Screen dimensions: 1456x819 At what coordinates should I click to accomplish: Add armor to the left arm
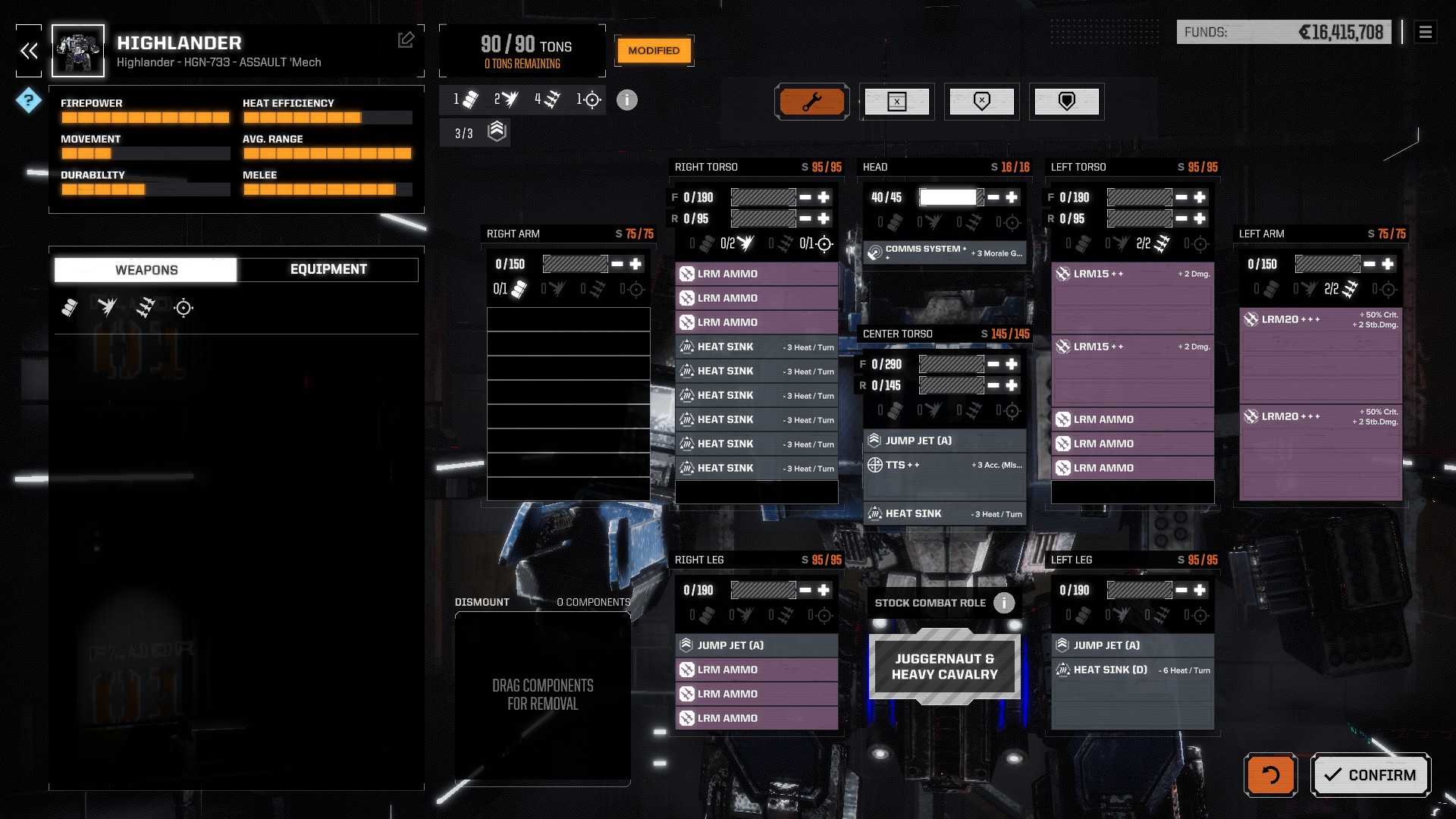1388,264
